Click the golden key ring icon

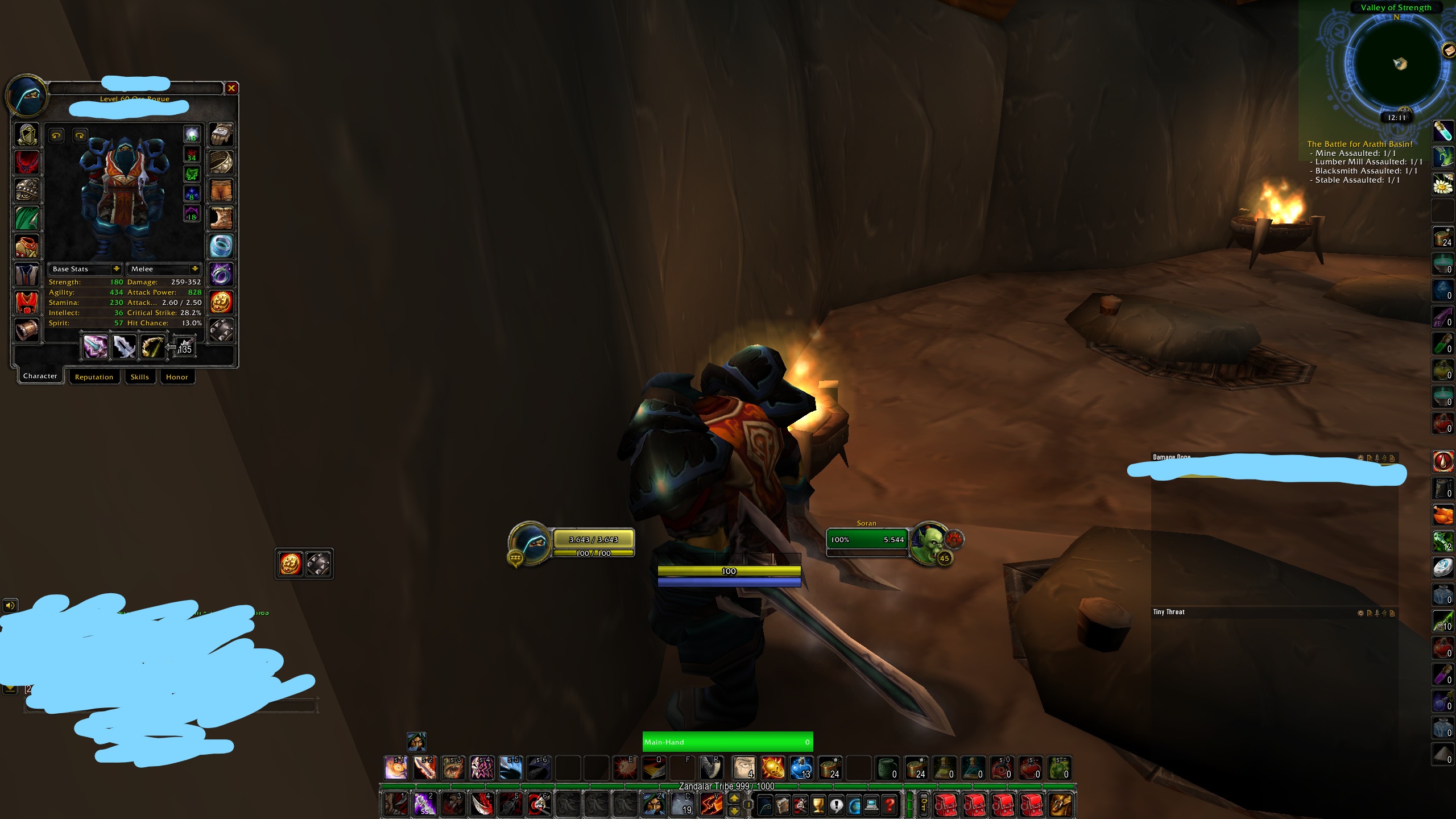[x=924, y=805]
